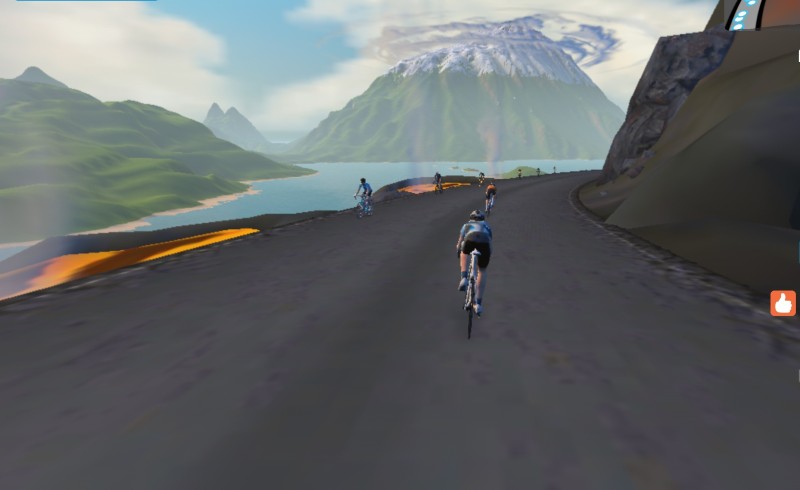Give a Ride On with the orange thumbs-up button
This screenshot has width=800, height=490.
(x=783, y=303)
